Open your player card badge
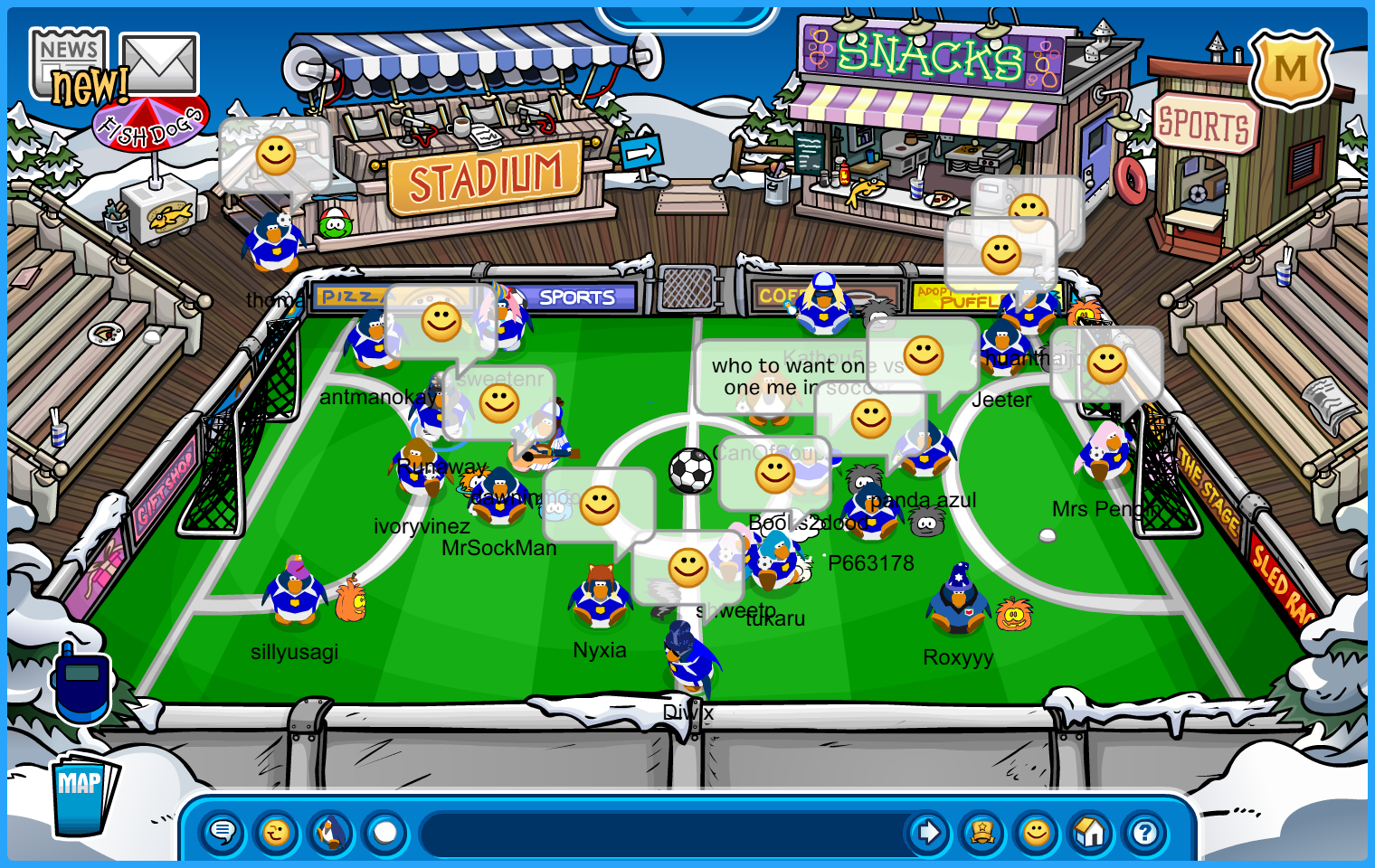This screenshot has width=1375, height=868. [x=982, y=832]
